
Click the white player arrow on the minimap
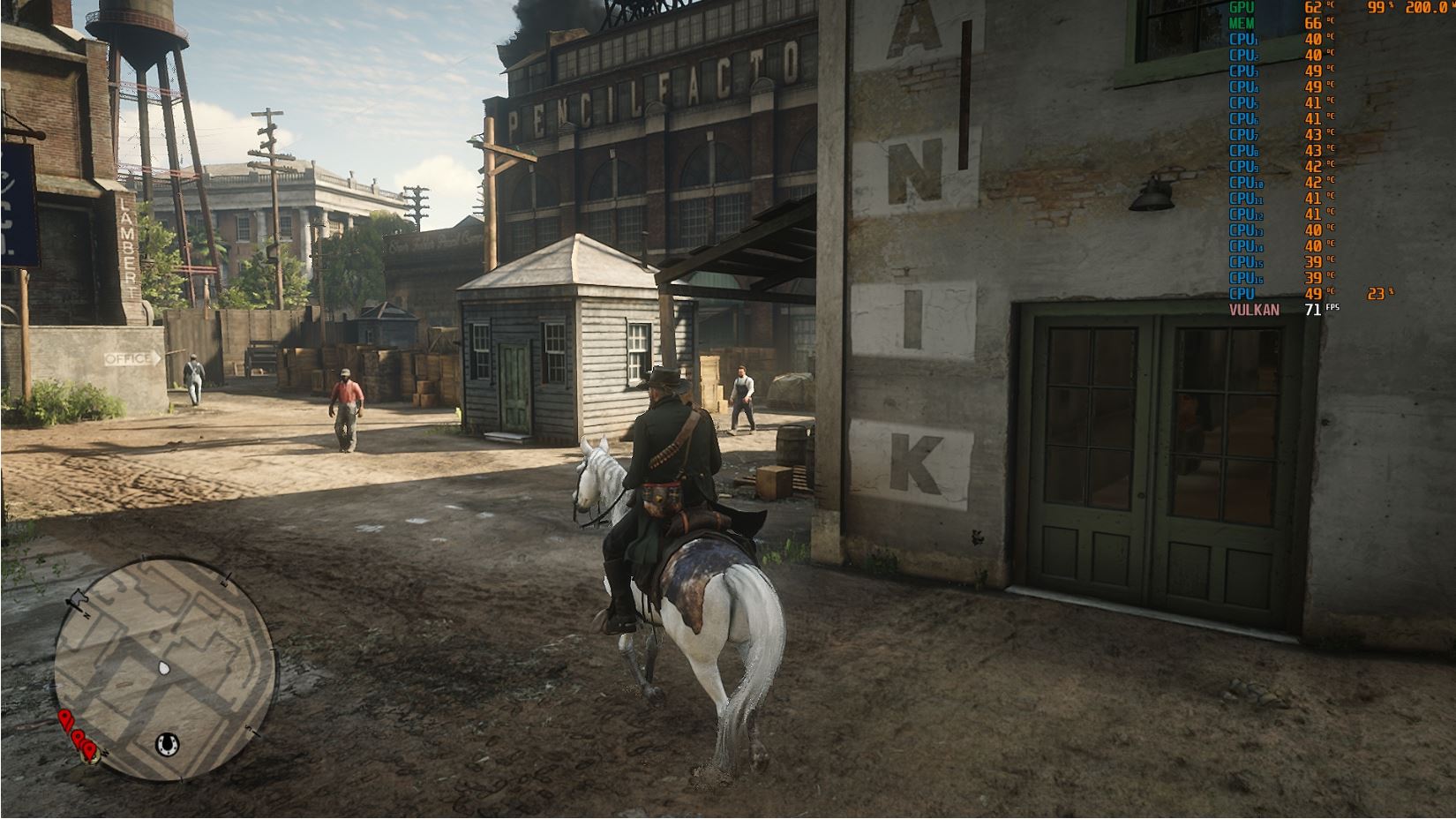pyautogui.click(x=163, y=668)
